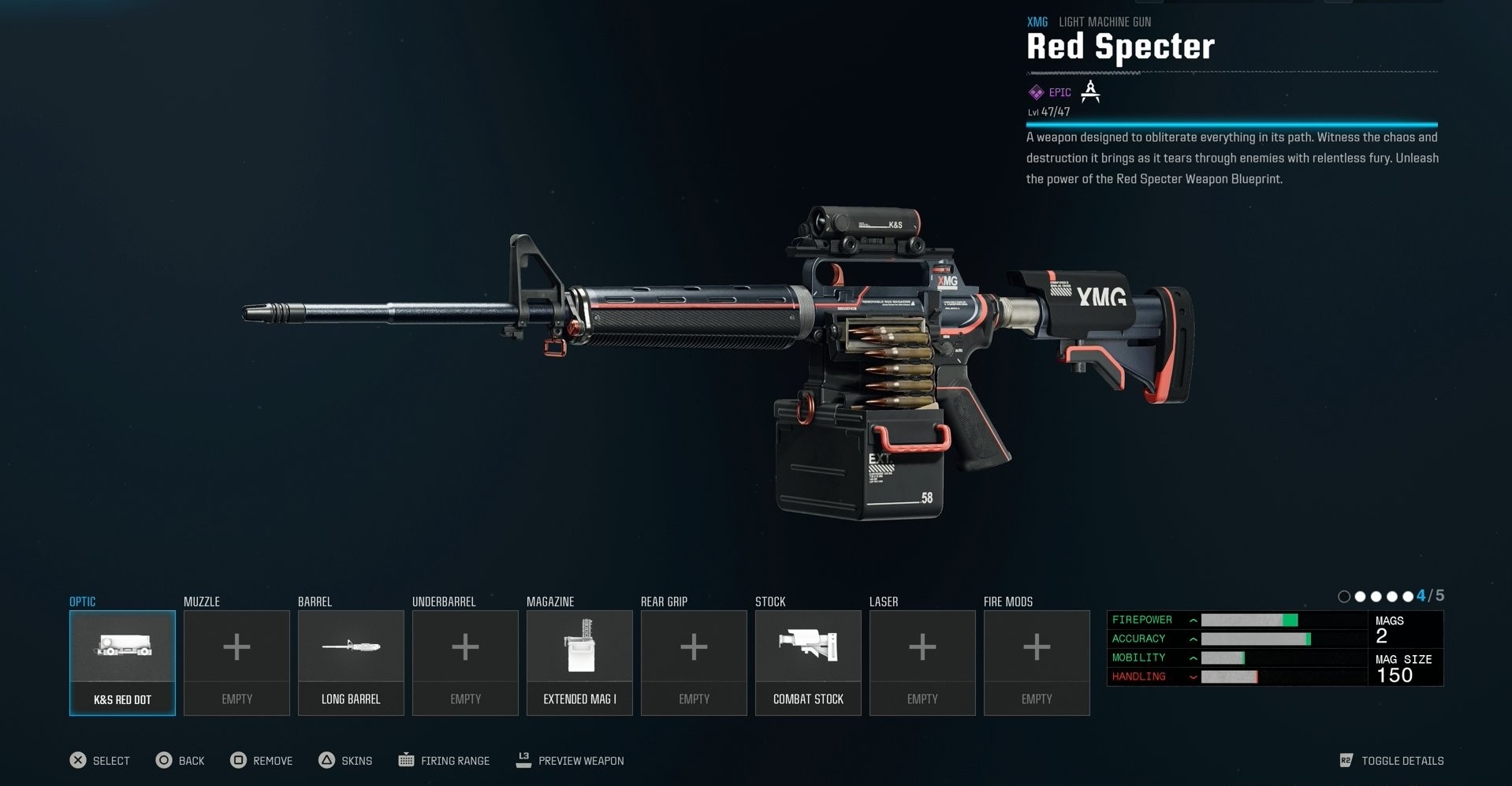1512x786 pixels.
Task: Click the Light Machine Gun category label
Action: pyautogui.click(x=1104, y=22)
